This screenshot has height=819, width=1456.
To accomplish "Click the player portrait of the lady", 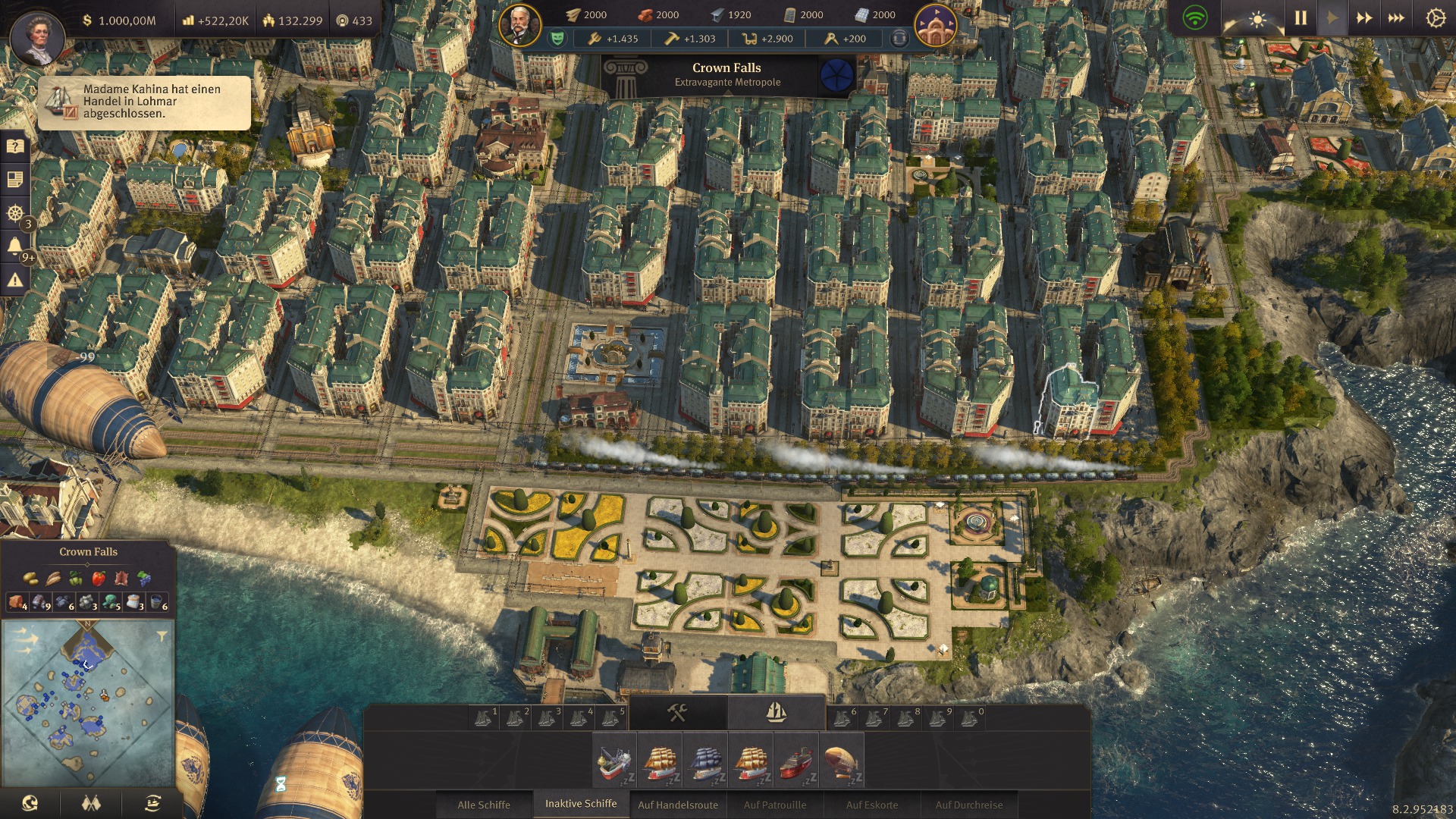I will [x=37, y=38].
